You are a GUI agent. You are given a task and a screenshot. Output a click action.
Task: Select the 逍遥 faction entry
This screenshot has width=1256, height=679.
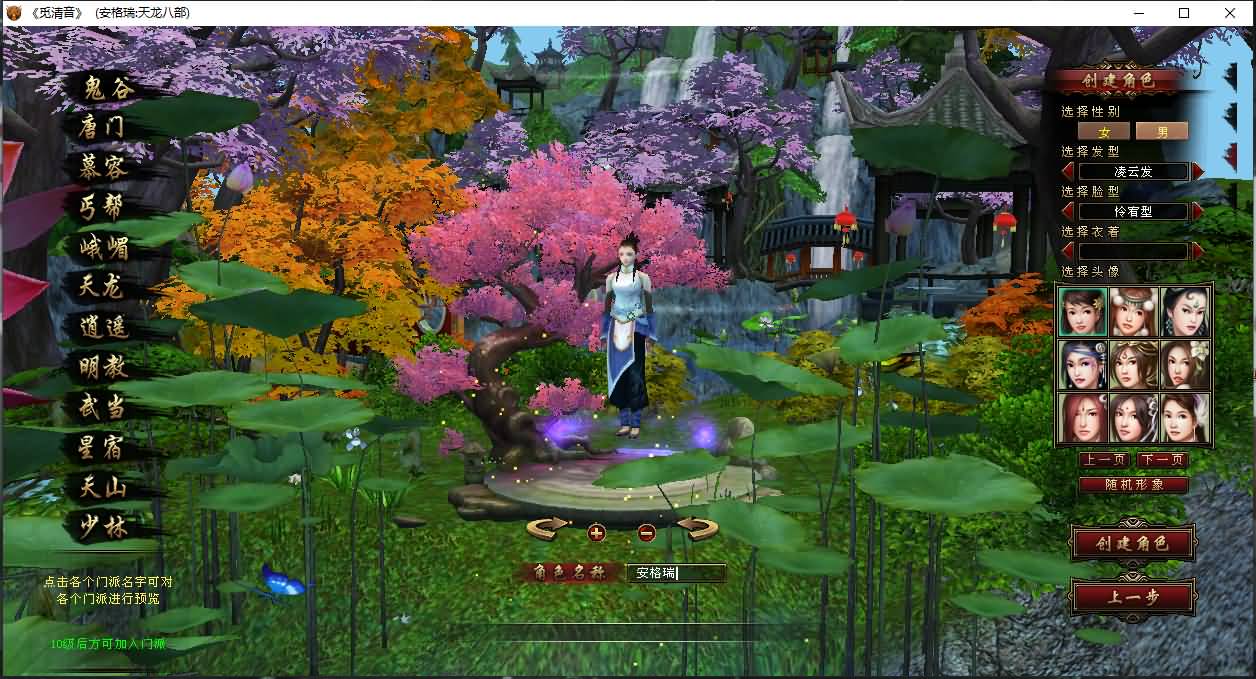coord(102,327)
